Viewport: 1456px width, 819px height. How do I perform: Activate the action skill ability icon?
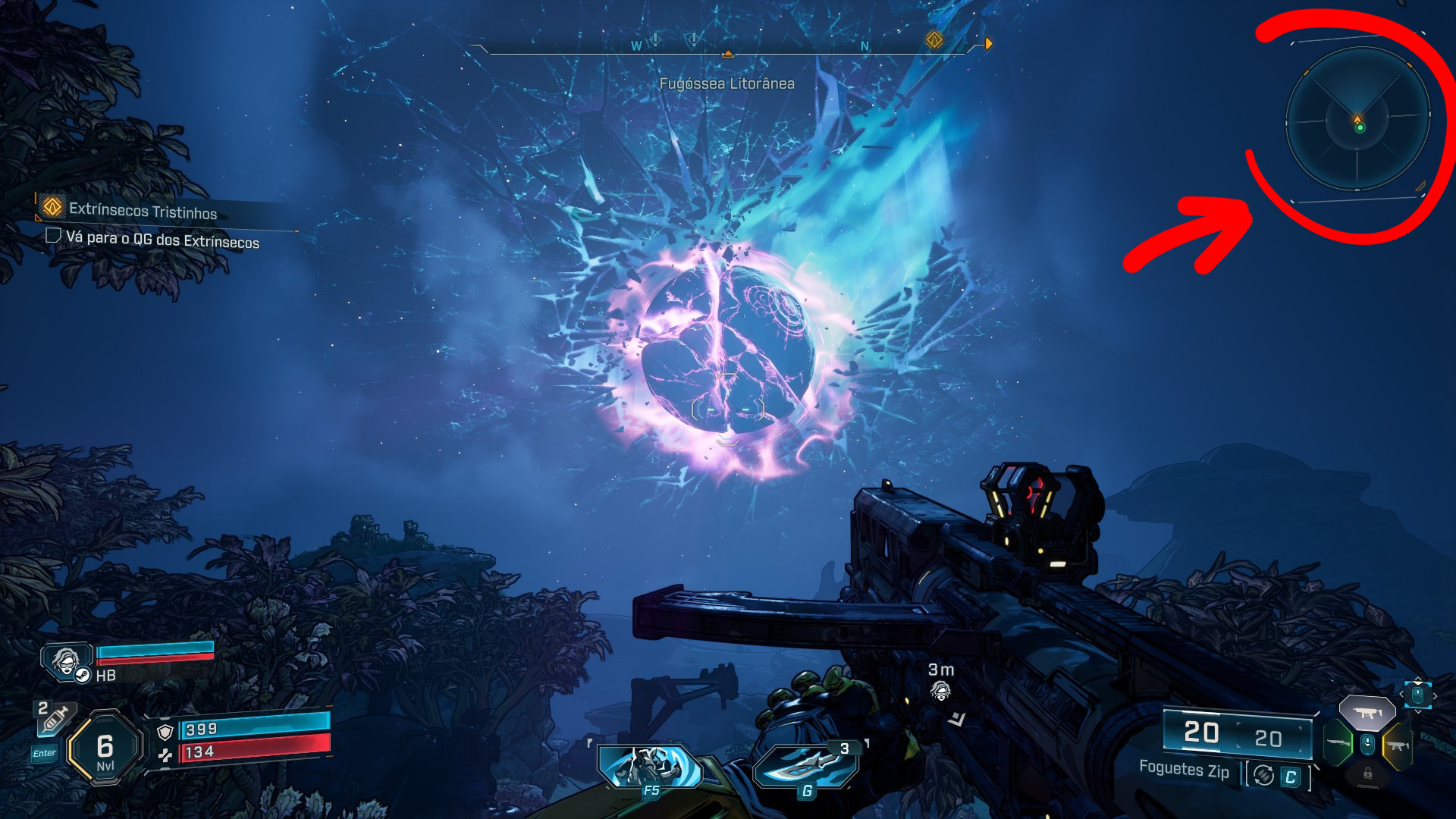coord(650,767)
